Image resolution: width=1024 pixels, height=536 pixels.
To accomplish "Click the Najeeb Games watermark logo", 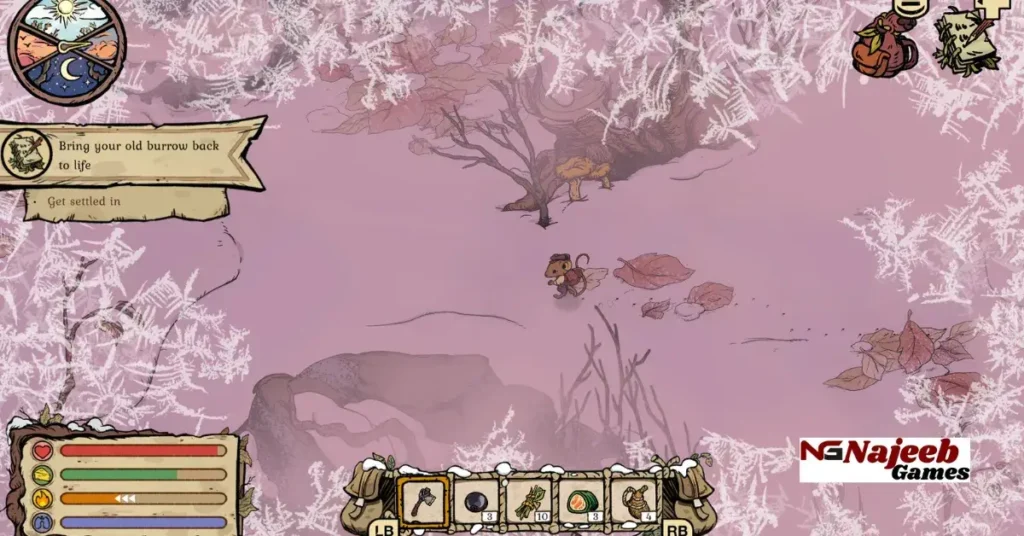I will pyautogui.click(x=884, y=460).
